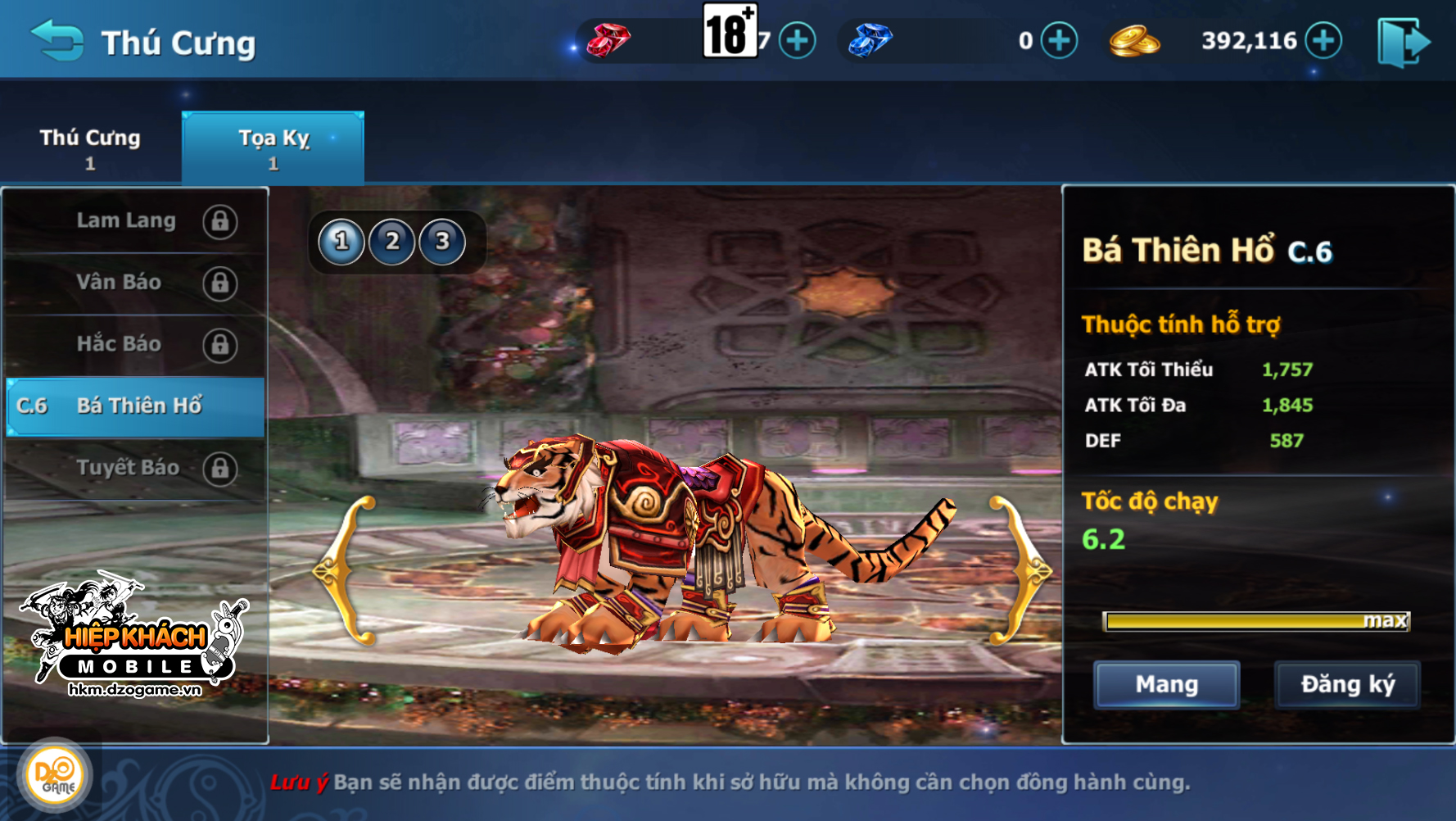Image resolution: width=1456 pixels, height=821 pixels.
Task: Choose Vân Báo in the mount list
Action: click(135, 283)
